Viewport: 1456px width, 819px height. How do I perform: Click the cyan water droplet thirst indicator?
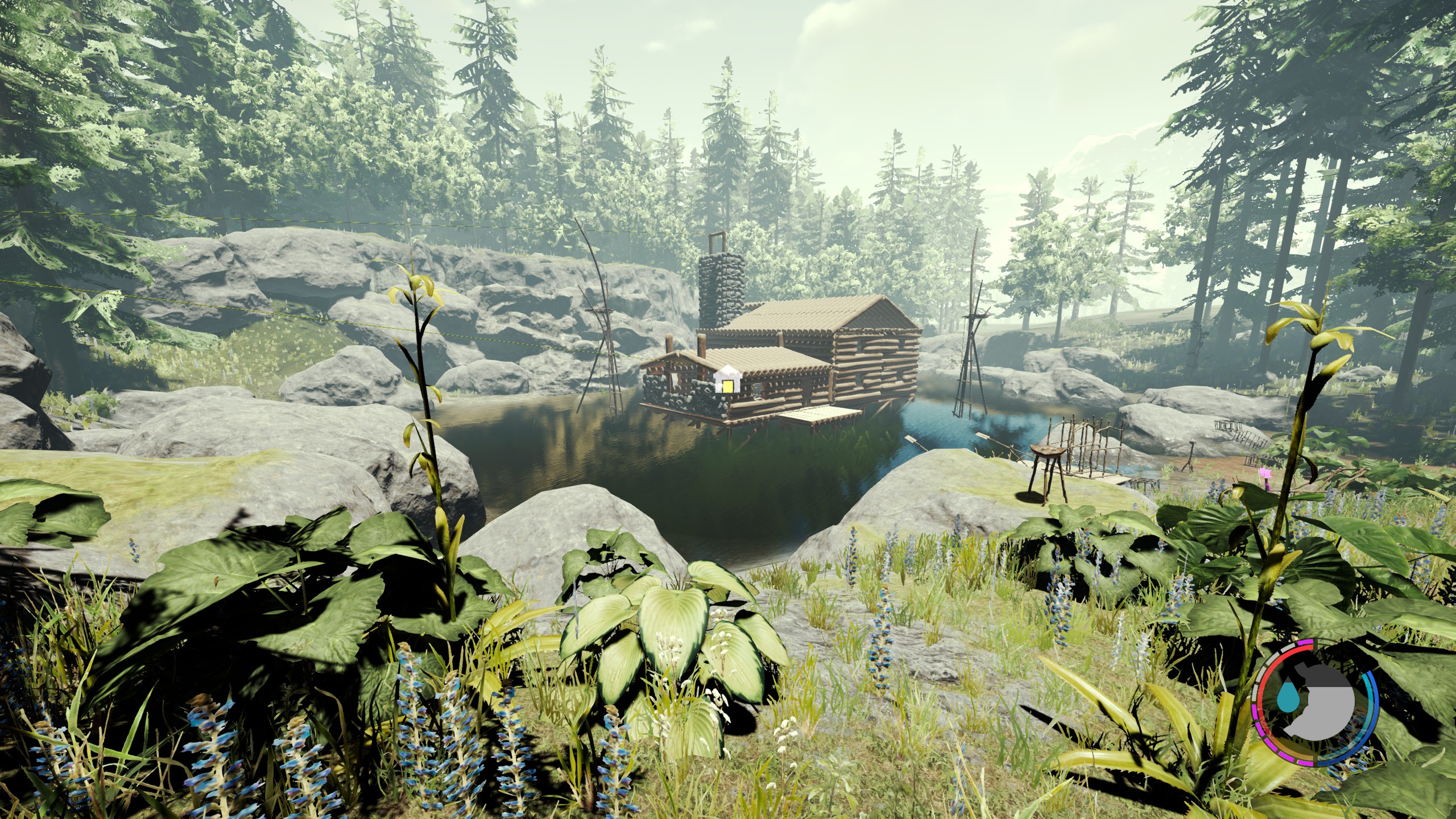pos(1288,696)
